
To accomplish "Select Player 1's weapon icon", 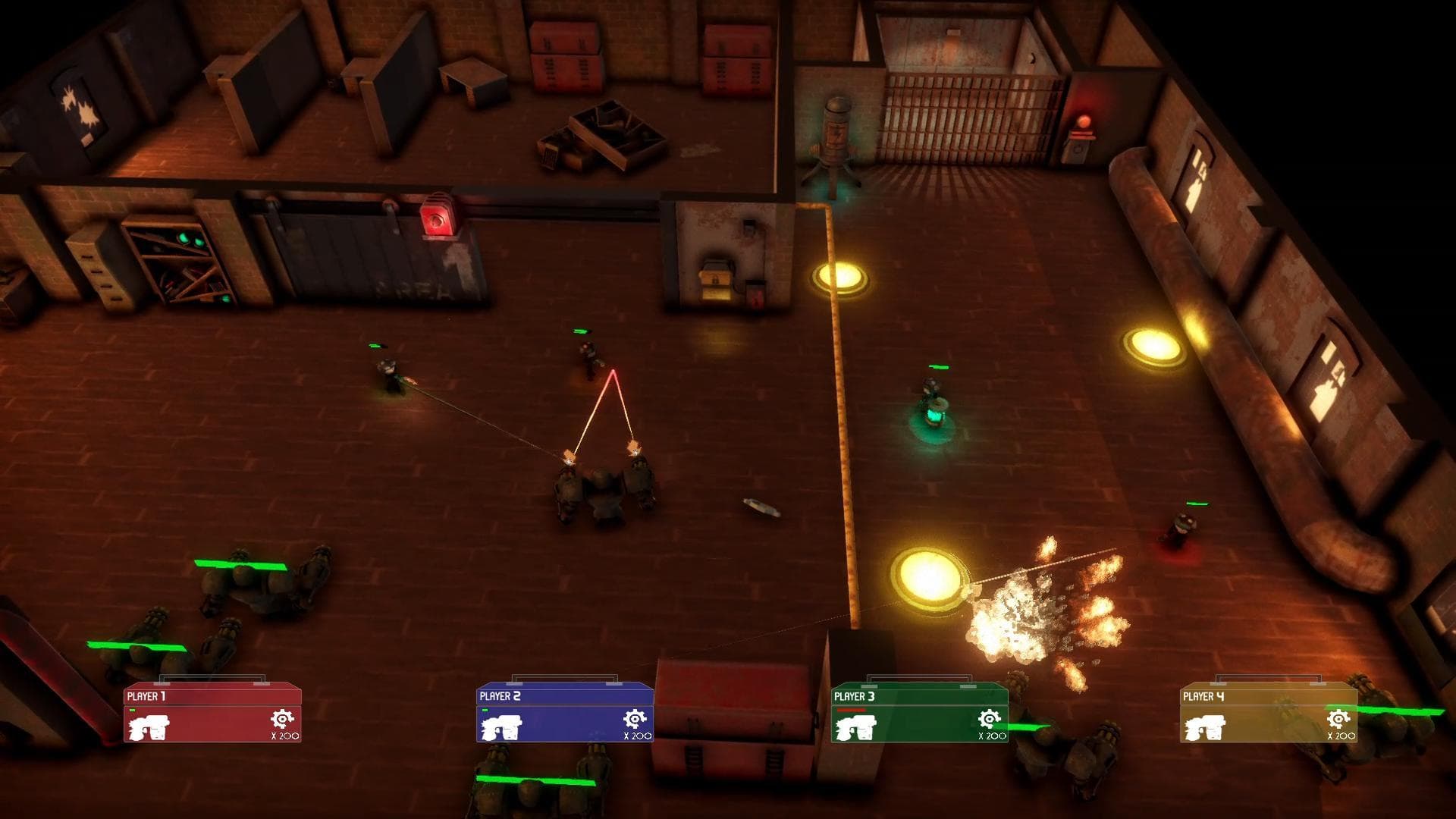I will click(x=149, y=727).
